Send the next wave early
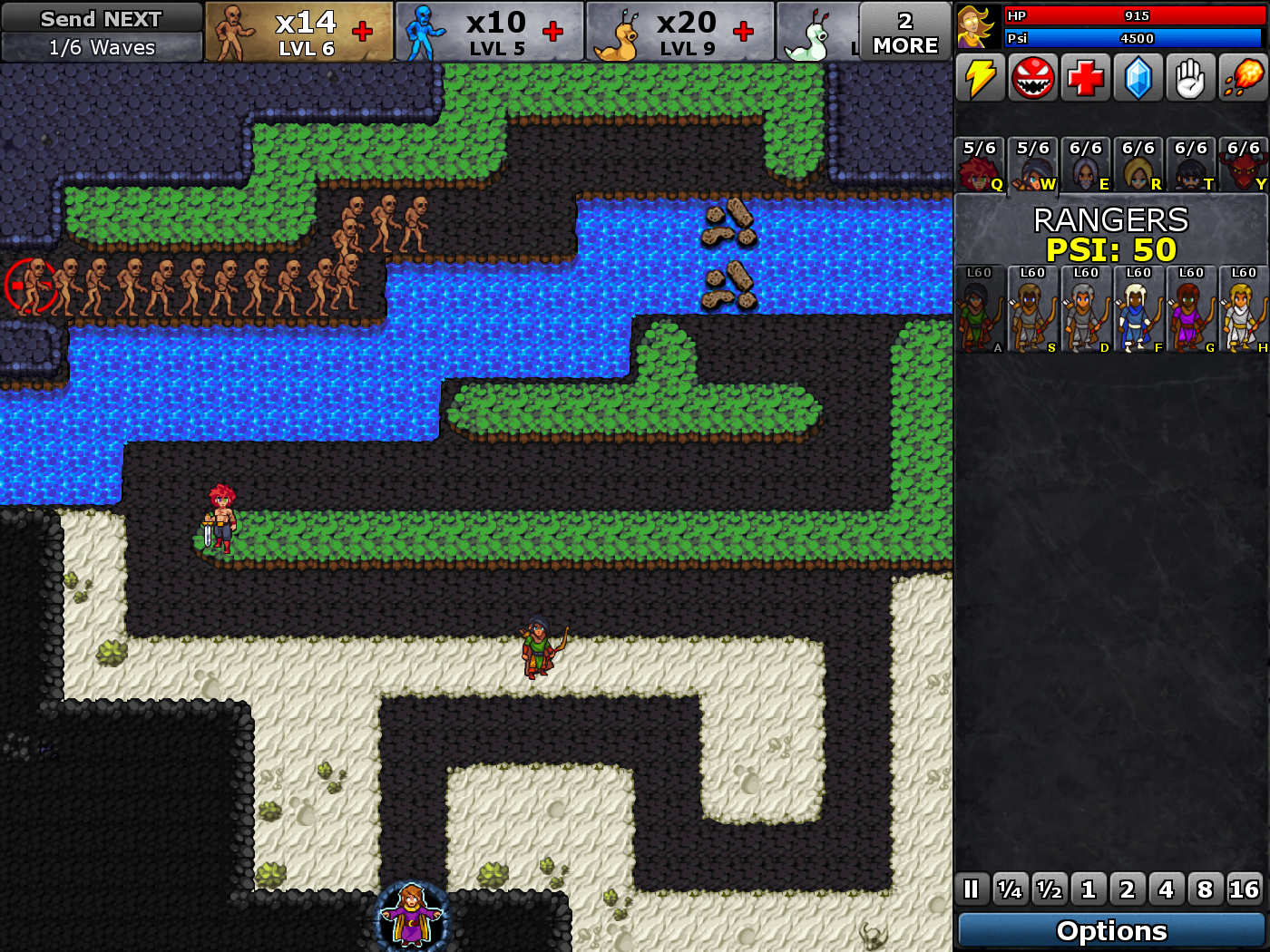The height and width of the screenshot is (952, 1270). coord(102,19)
